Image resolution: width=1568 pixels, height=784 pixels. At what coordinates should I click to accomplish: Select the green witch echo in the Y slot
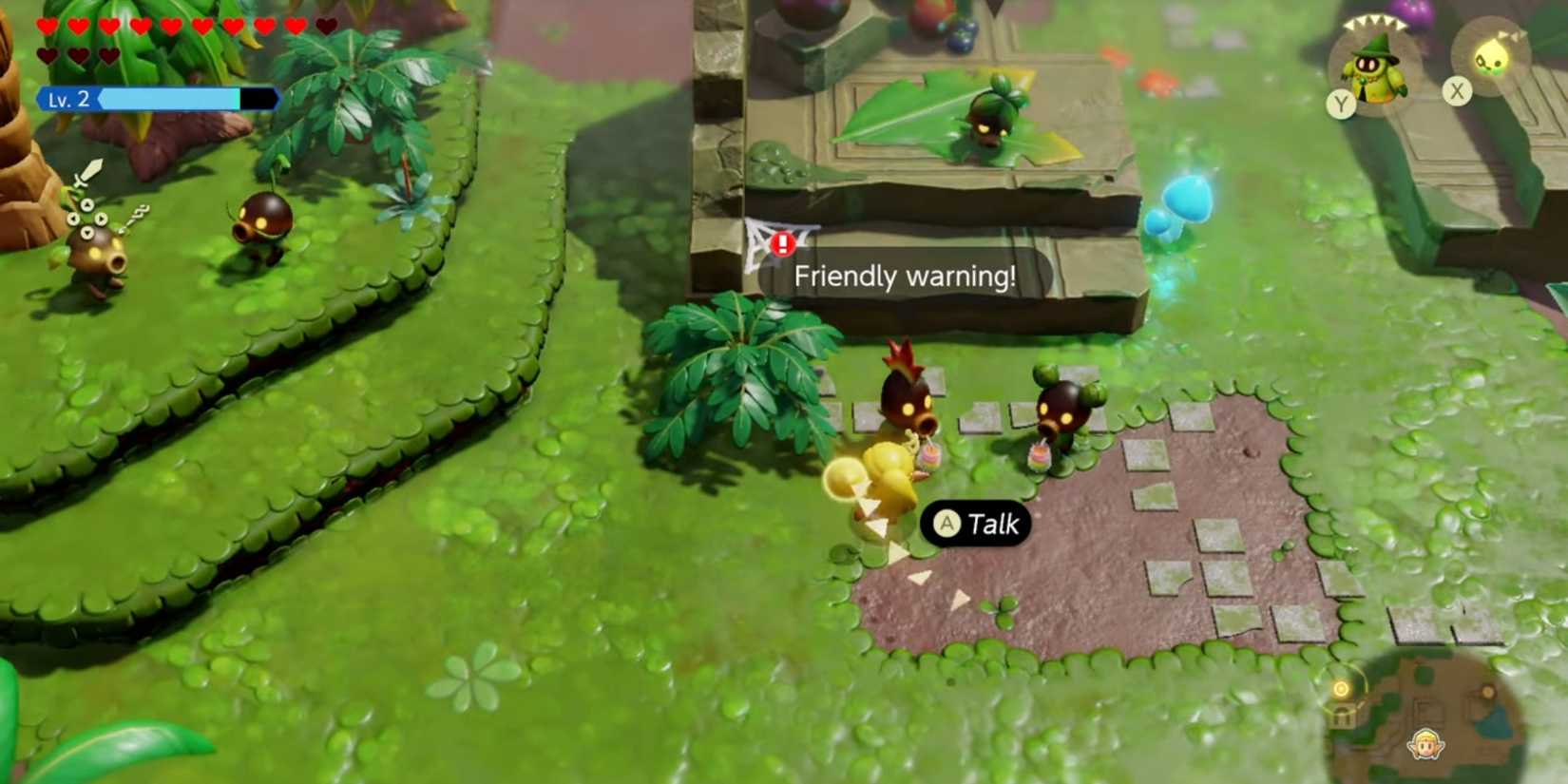pos(1376,69)
